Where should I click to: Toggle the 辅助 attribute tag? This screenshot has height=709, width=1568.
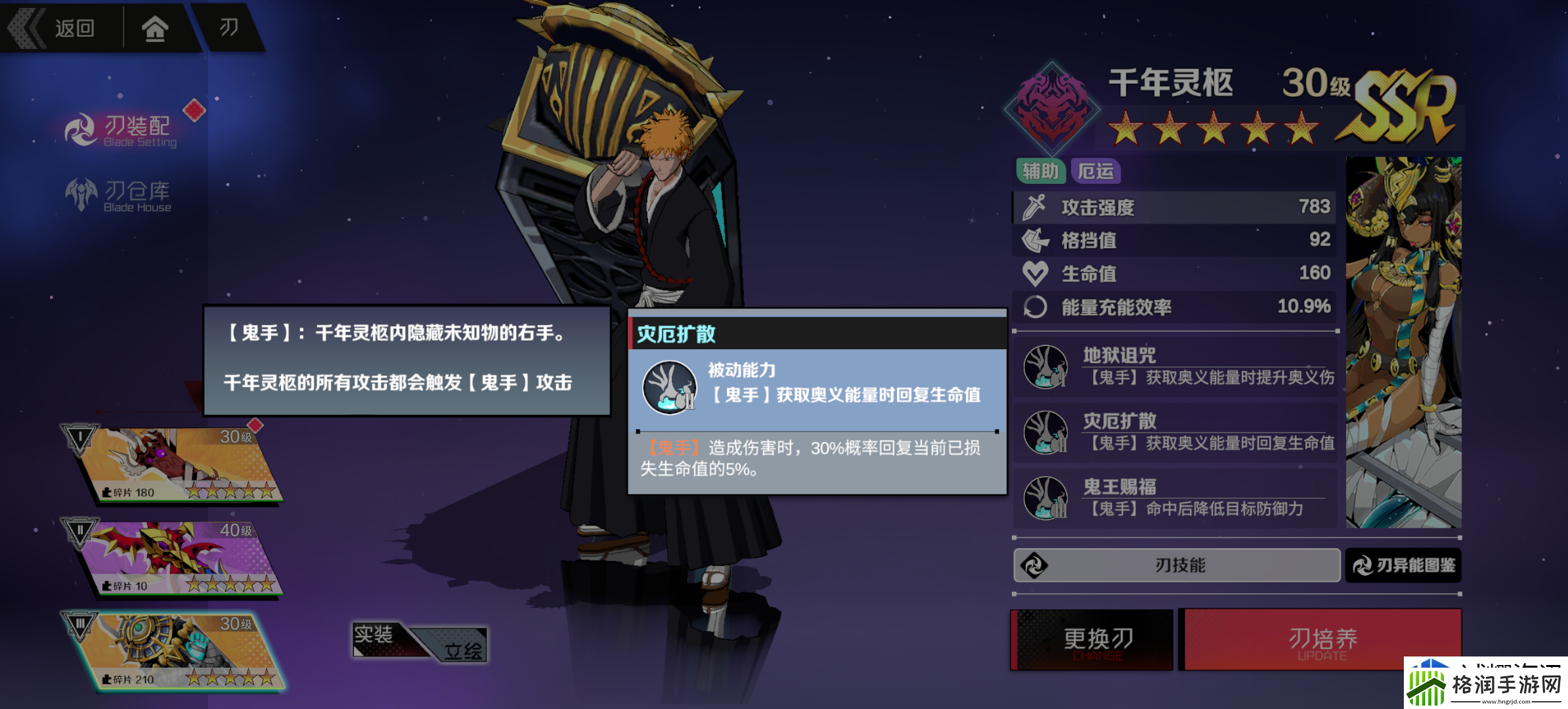(1041, 171)
